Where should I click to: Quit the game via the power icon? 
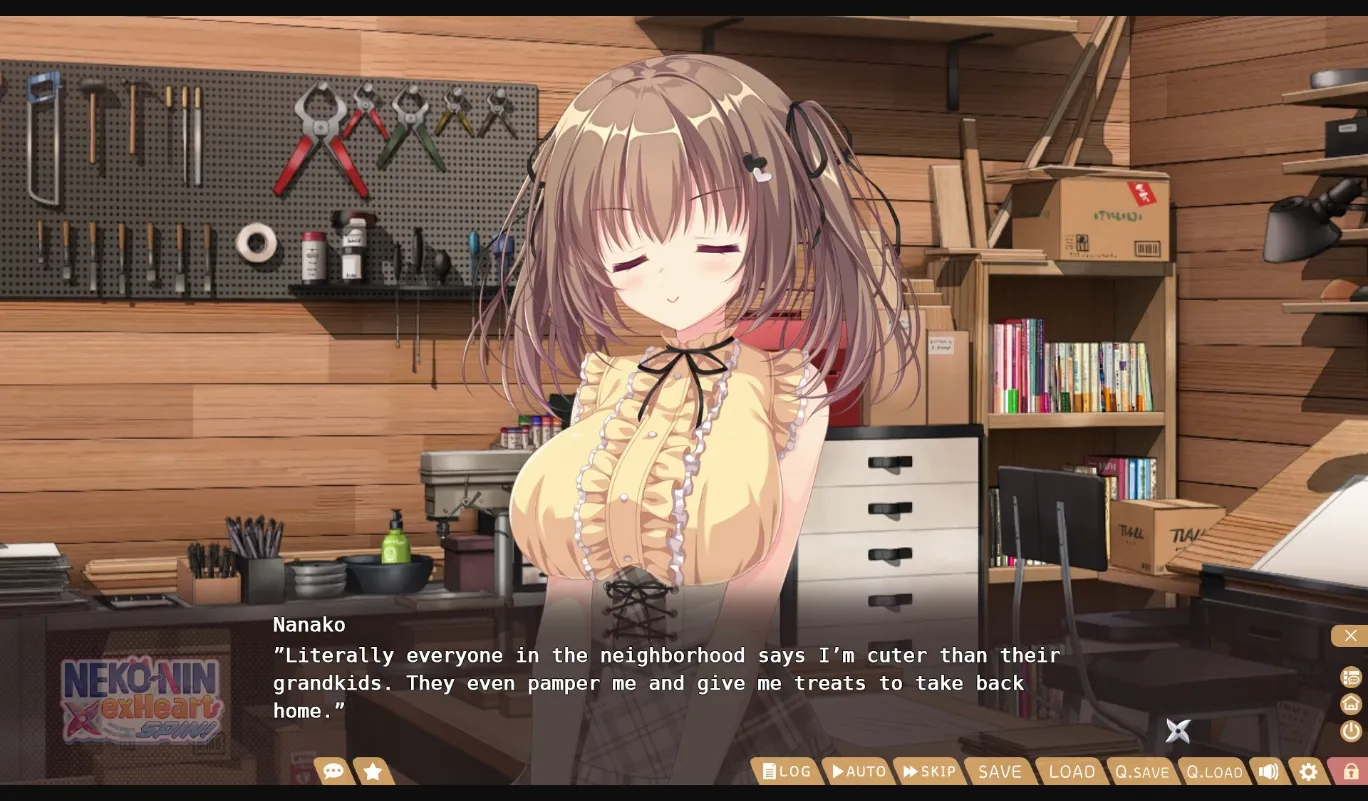tap(1350, 731)
